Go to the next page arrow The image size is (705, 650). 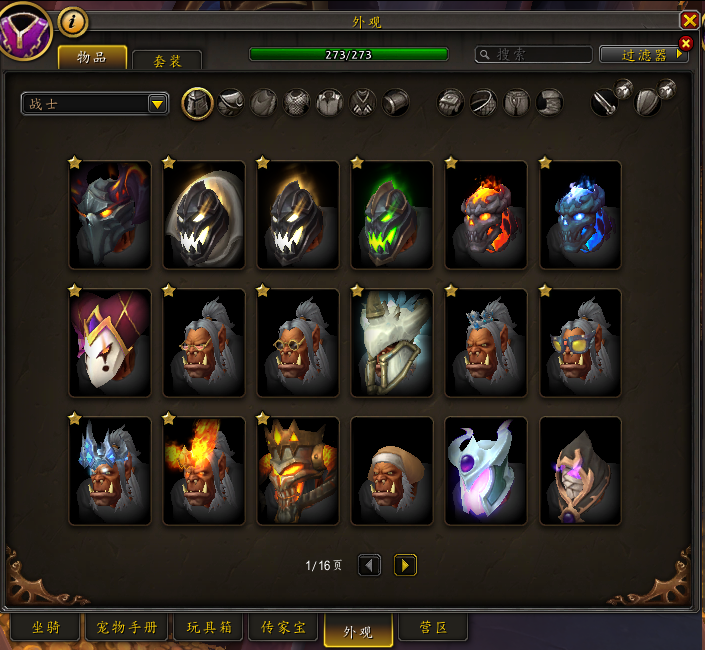point(405,565)
